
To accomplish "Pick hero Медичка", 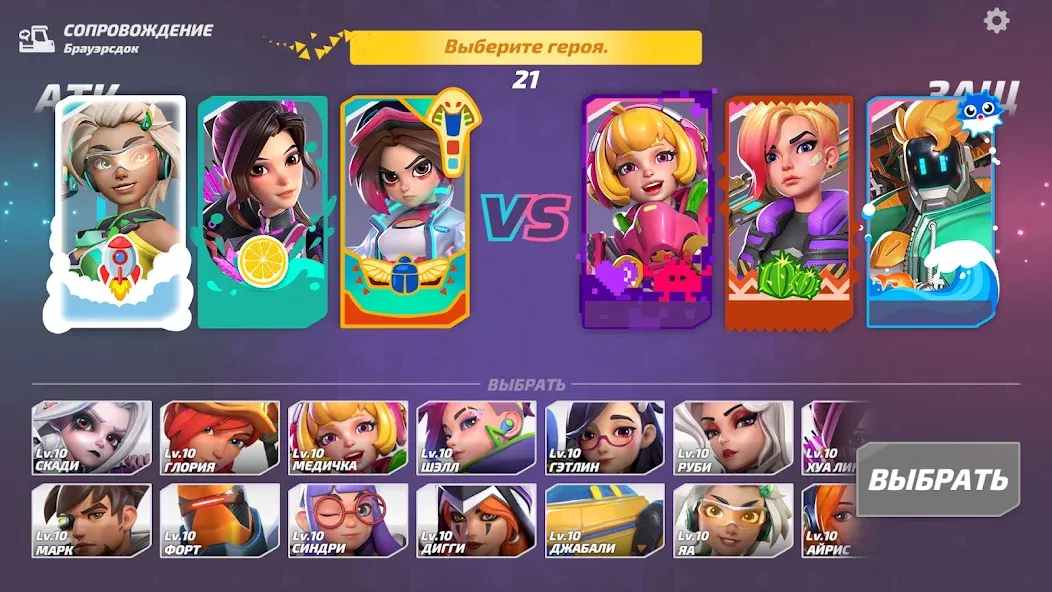I will point(348,438).
